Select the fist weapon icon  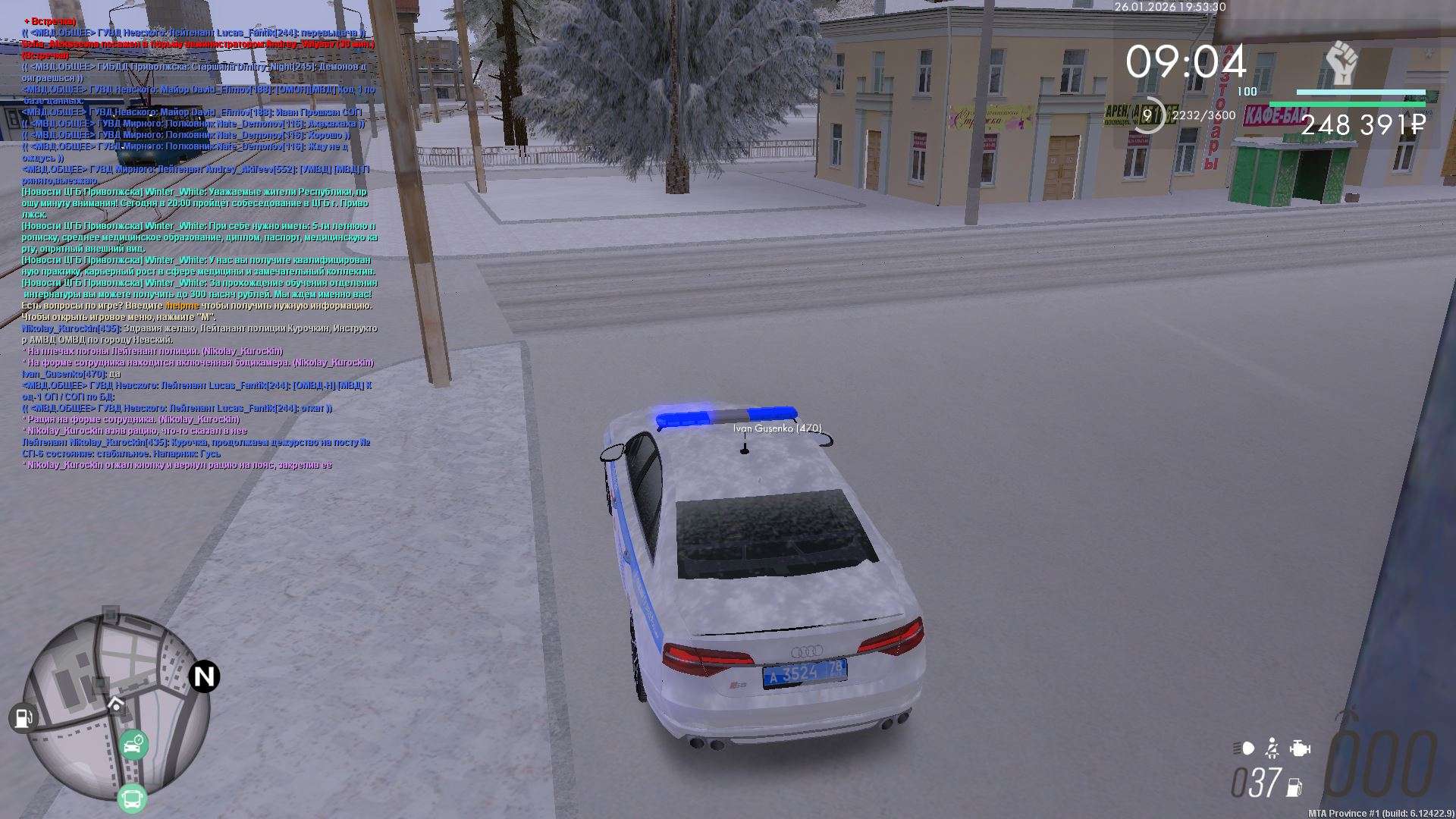tap(1341, 64)
